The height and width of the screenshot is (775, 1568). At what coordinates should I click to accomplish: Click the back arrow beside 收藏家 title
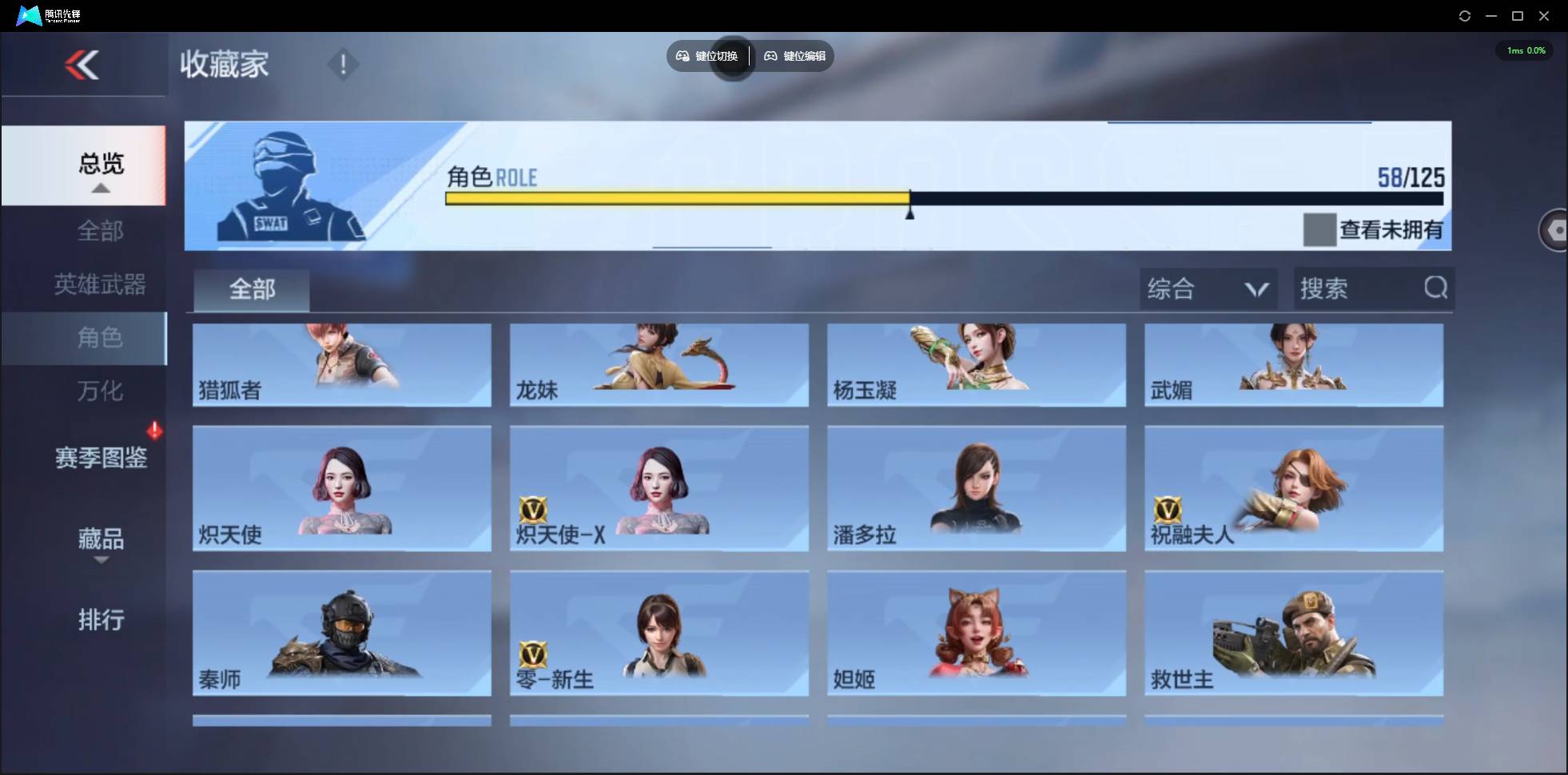[84, 66]
